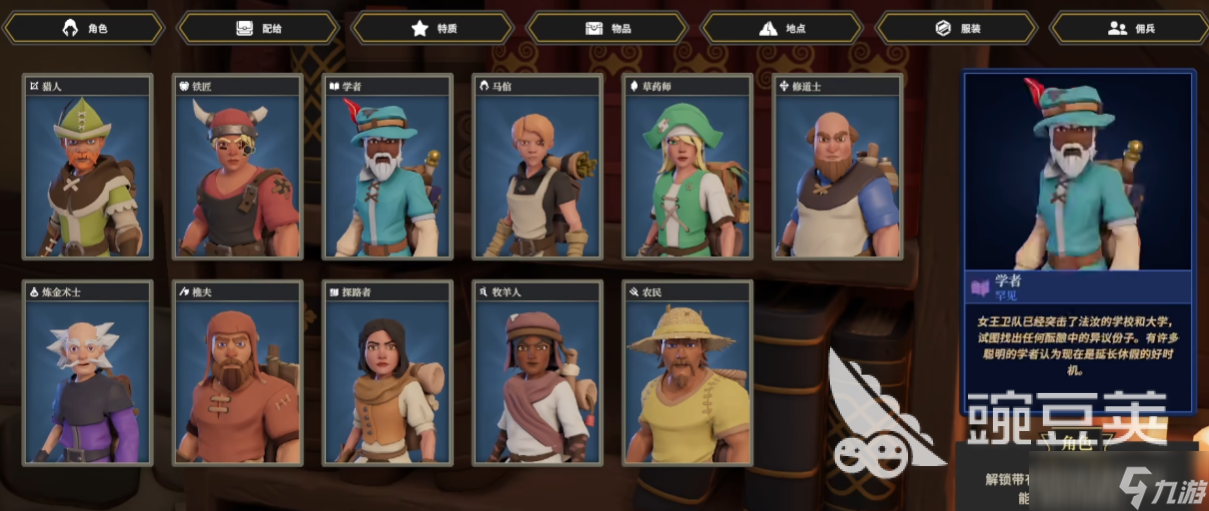
Task: Click the 修道士 character card
Action: pos(838,167)
